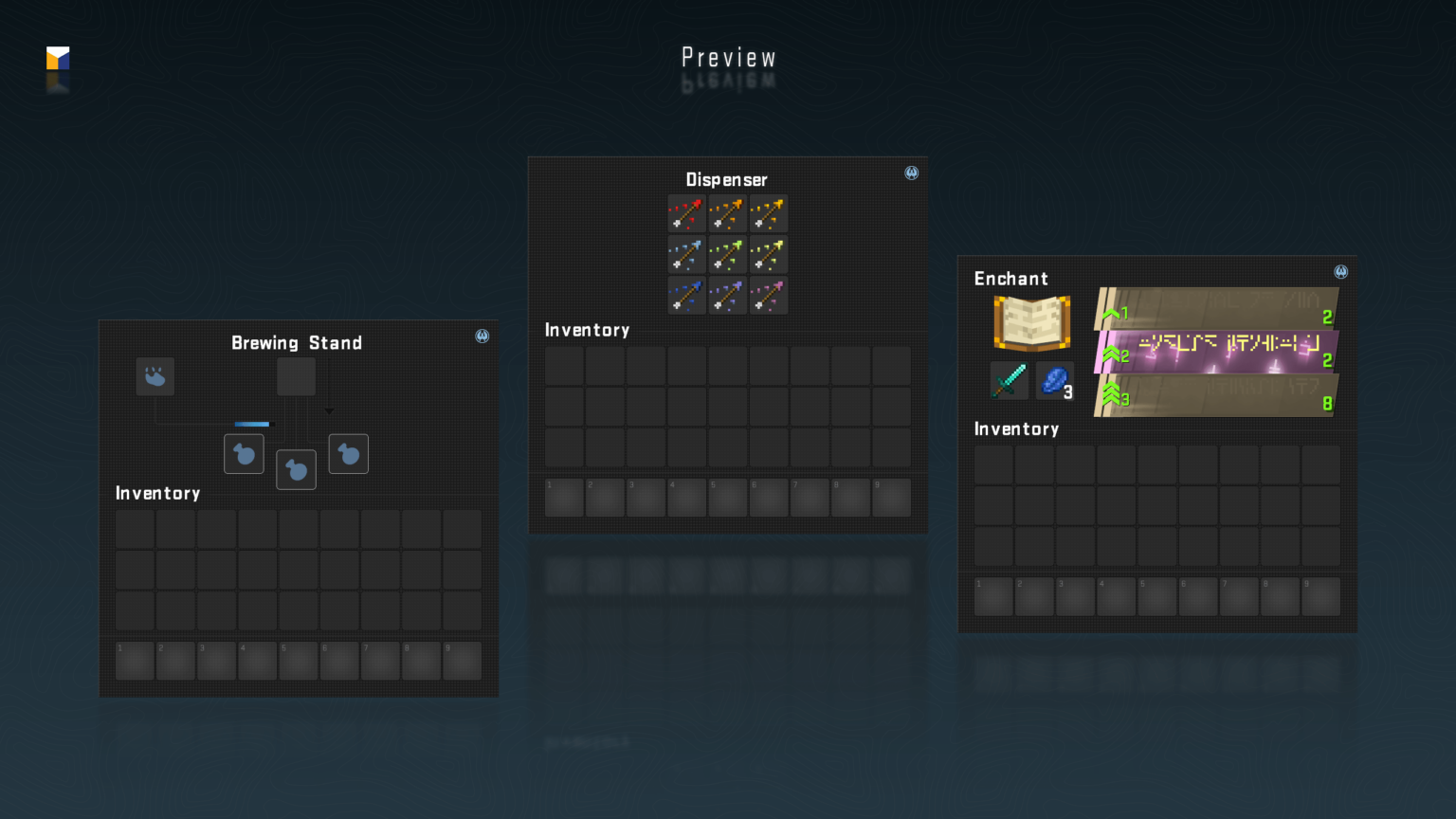The image size is (1456, 819).
Task: Select the purple tipped arrow in the Dispenser
Action: 727,296
